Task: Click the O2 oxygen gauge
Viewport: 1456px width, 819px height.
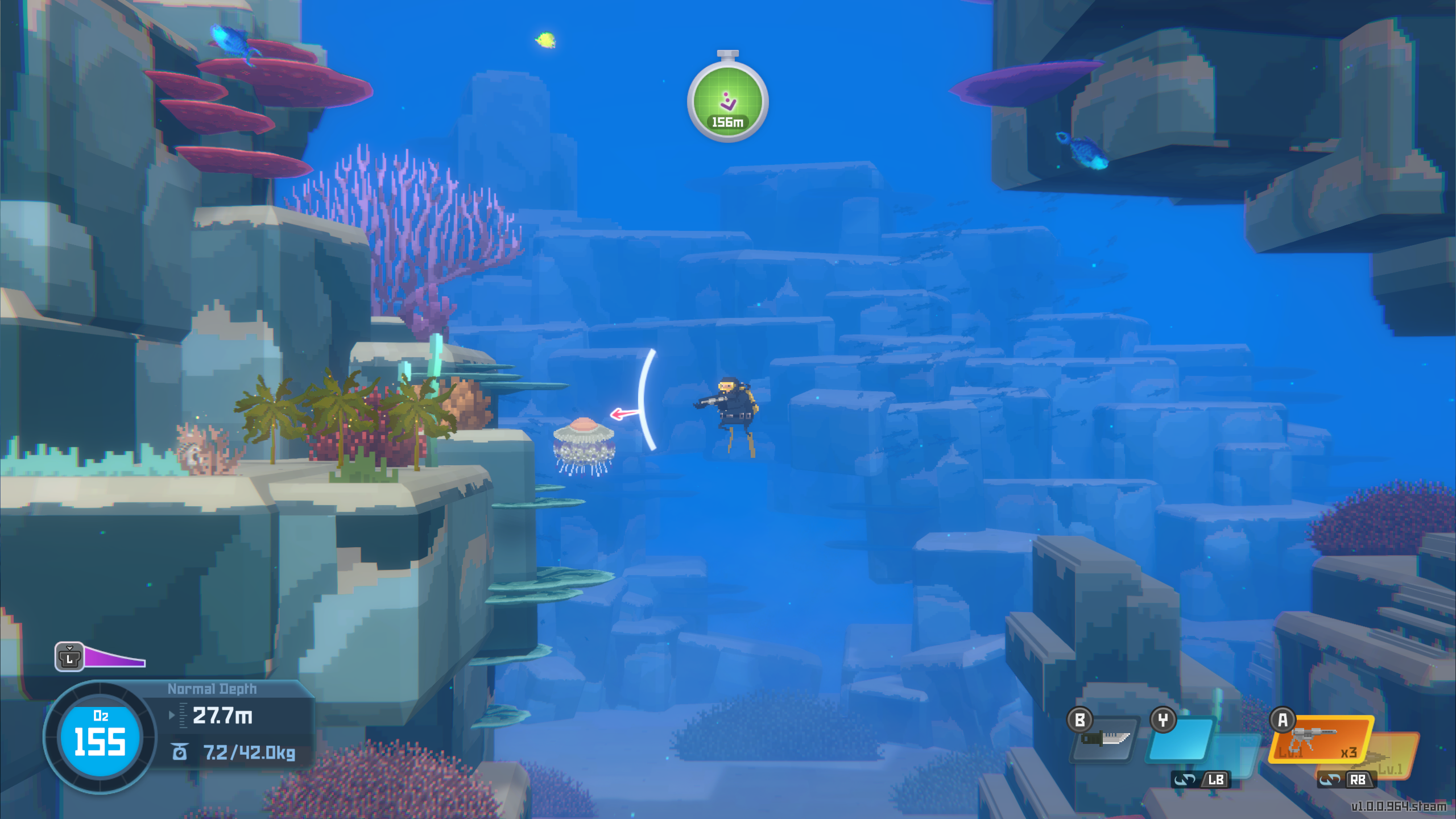Action: (100, 734)
